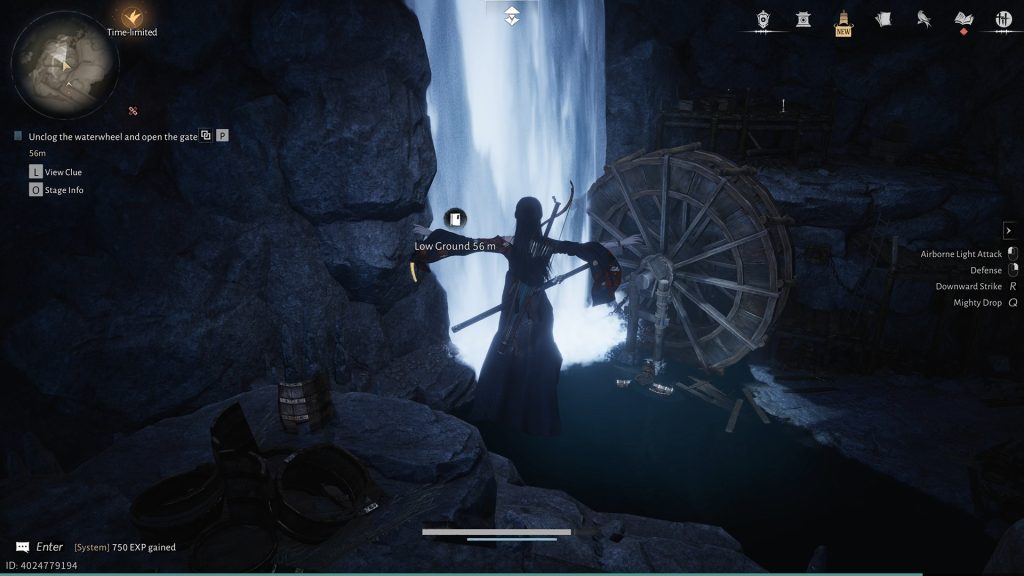The height and width of the screenshot is (576, 1024).
Task: Click the Low Ground waypoint marker
Action: pos(455,219)
